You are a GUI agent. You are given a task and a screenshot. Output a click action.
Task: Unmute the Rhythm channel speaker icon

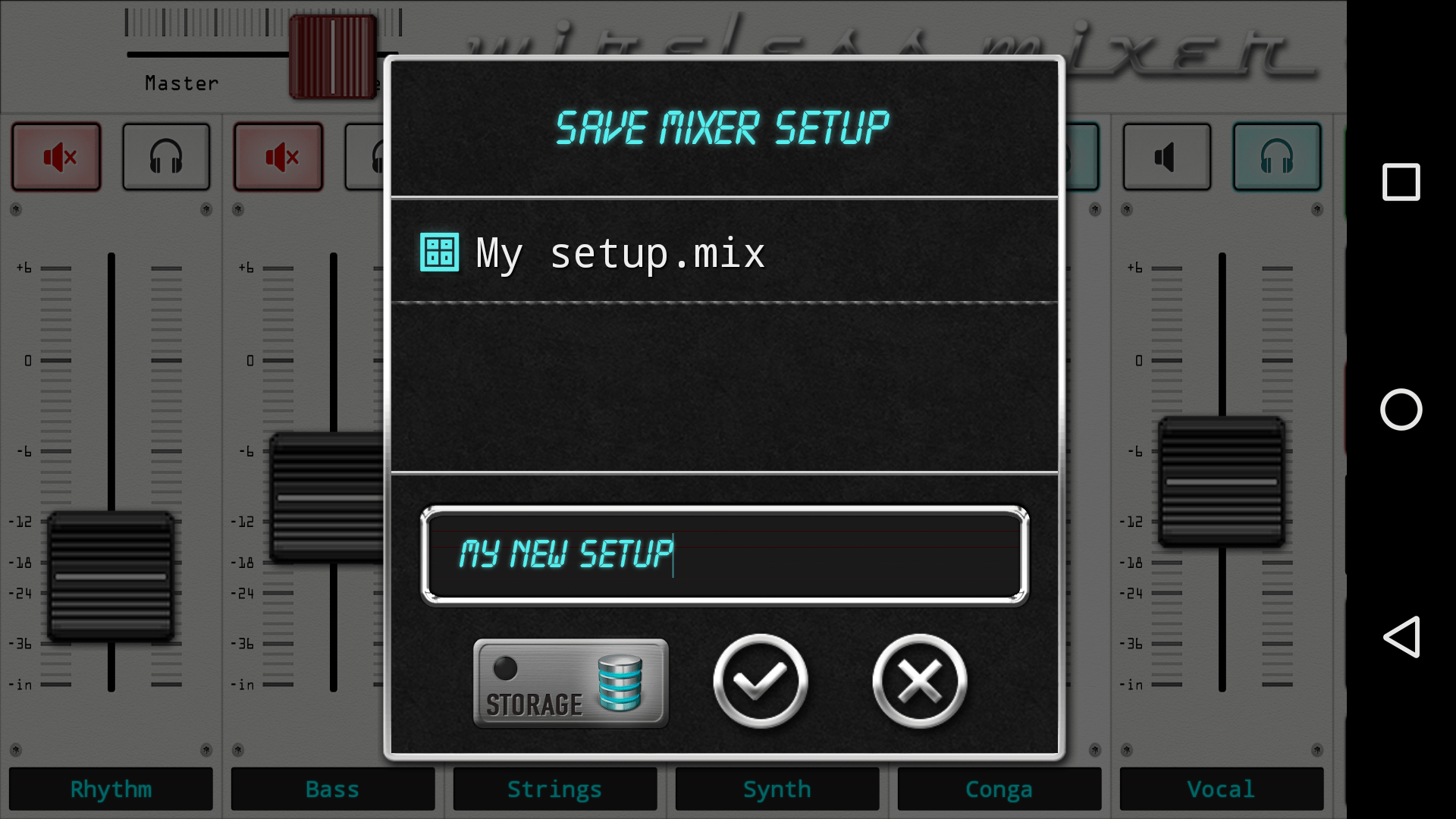(57, 157)
